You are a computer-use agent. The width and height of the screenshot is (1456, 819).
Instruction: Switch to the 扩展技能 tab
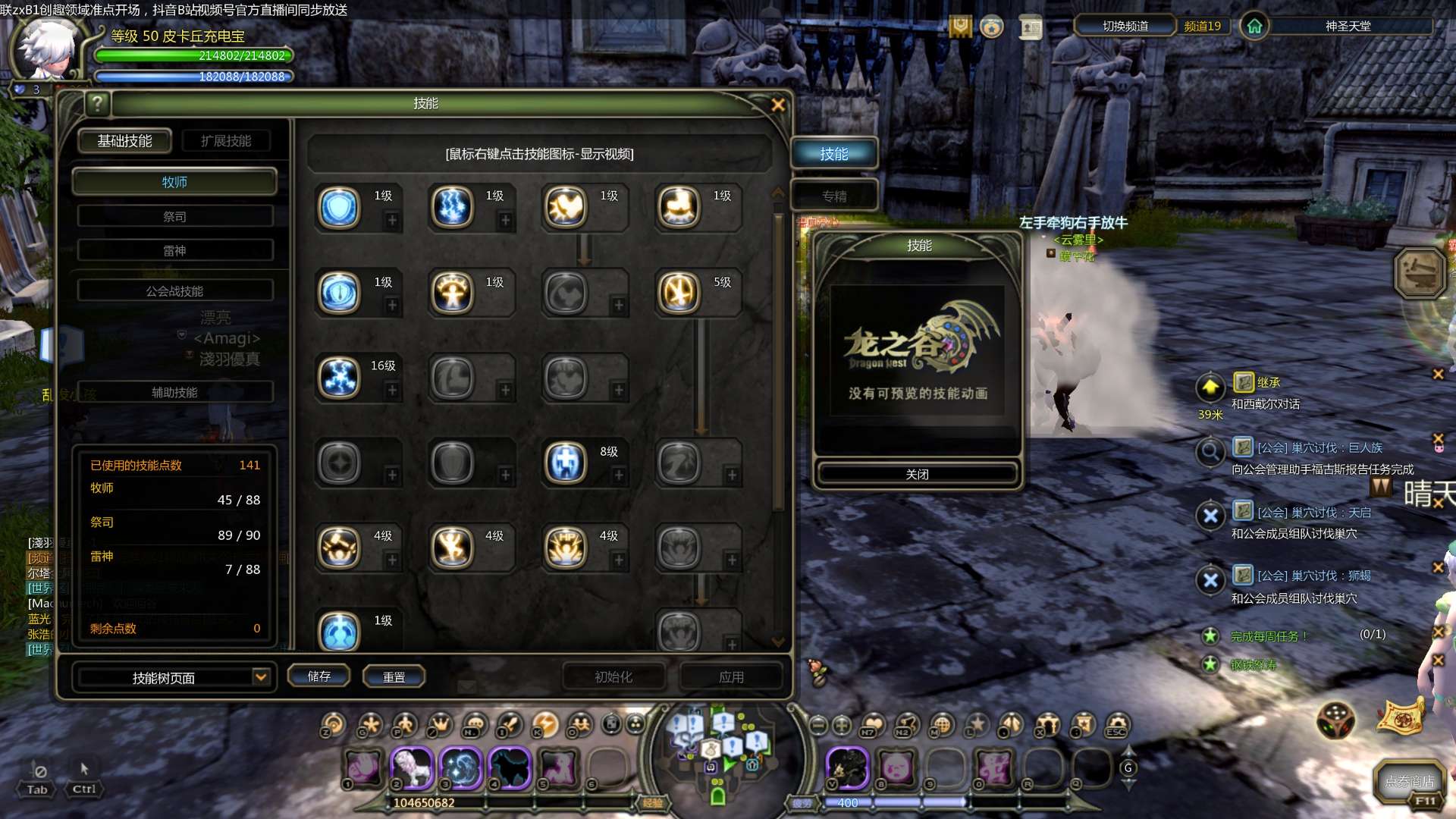[x=225, y=141]
